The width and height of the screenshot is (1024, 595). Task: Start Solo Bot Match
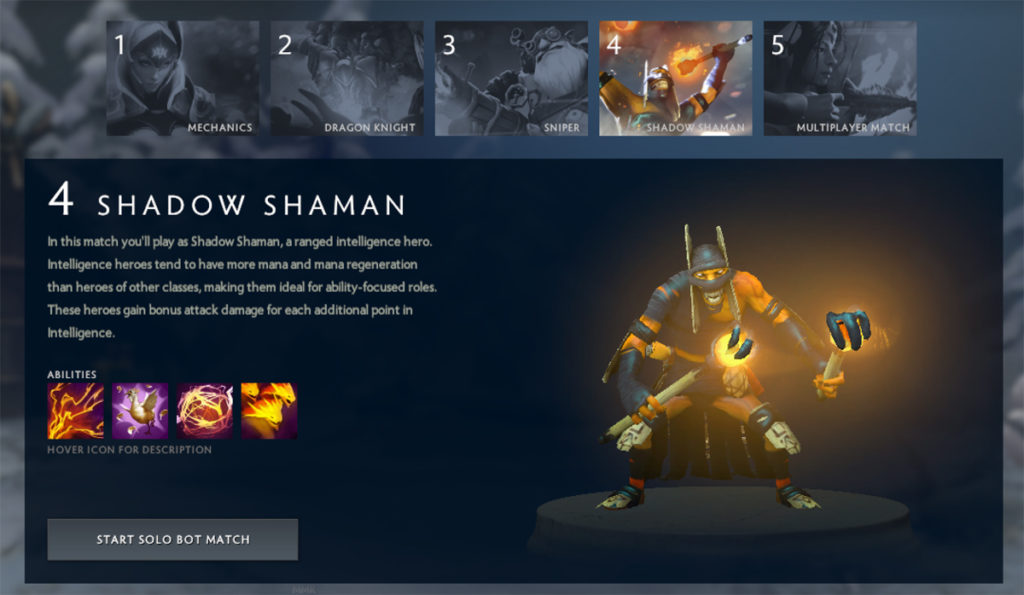click(x=172, y=539)
